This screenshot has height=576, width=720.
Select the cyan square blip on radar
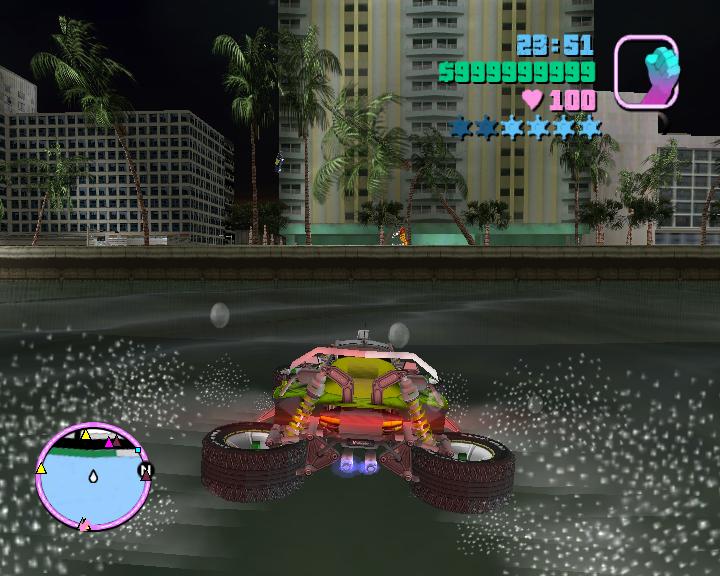point(139,452)
